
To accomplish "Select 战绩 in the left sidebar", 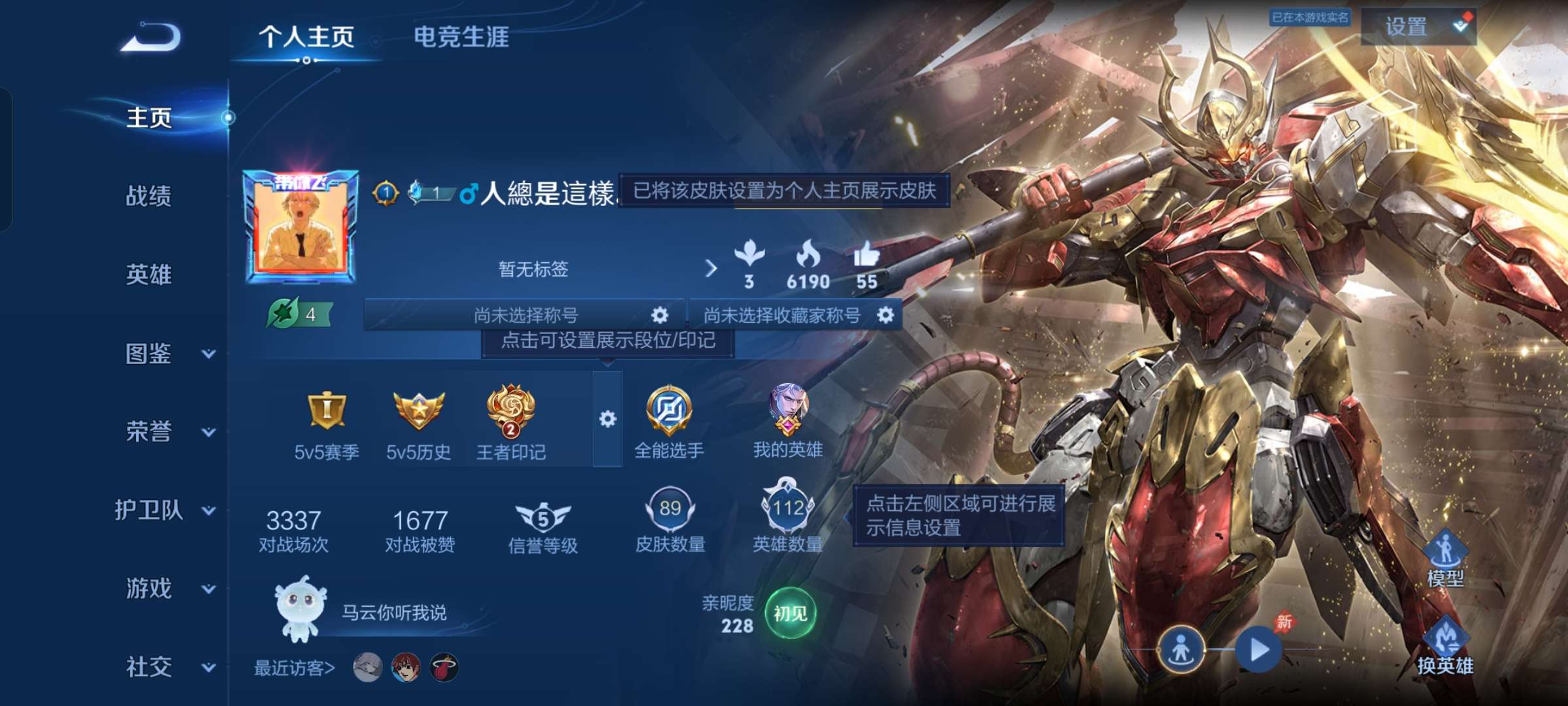I will [x=147, y=198].
